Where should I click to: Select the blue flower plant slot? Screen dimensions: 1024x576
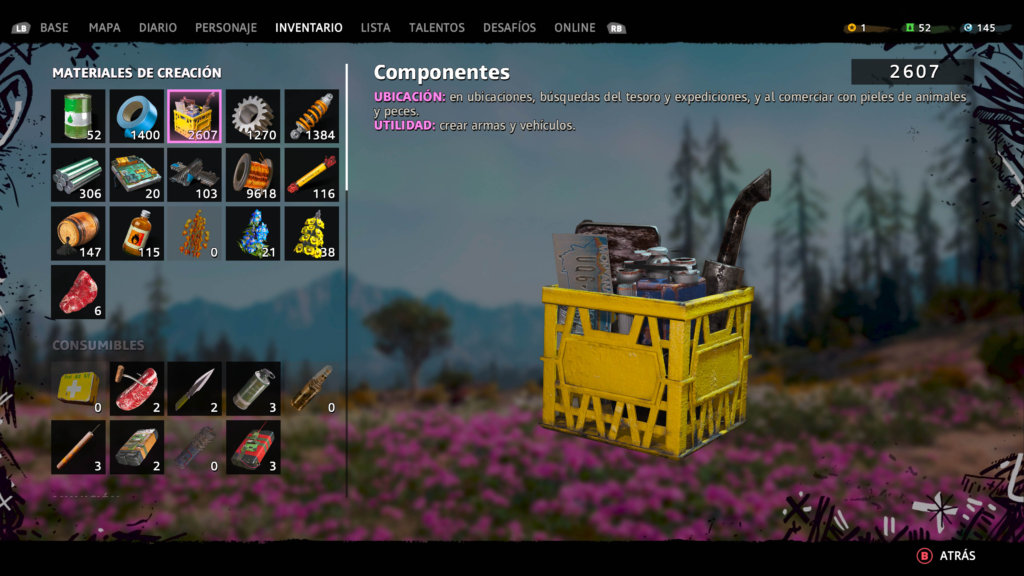(x=253, y=234)
